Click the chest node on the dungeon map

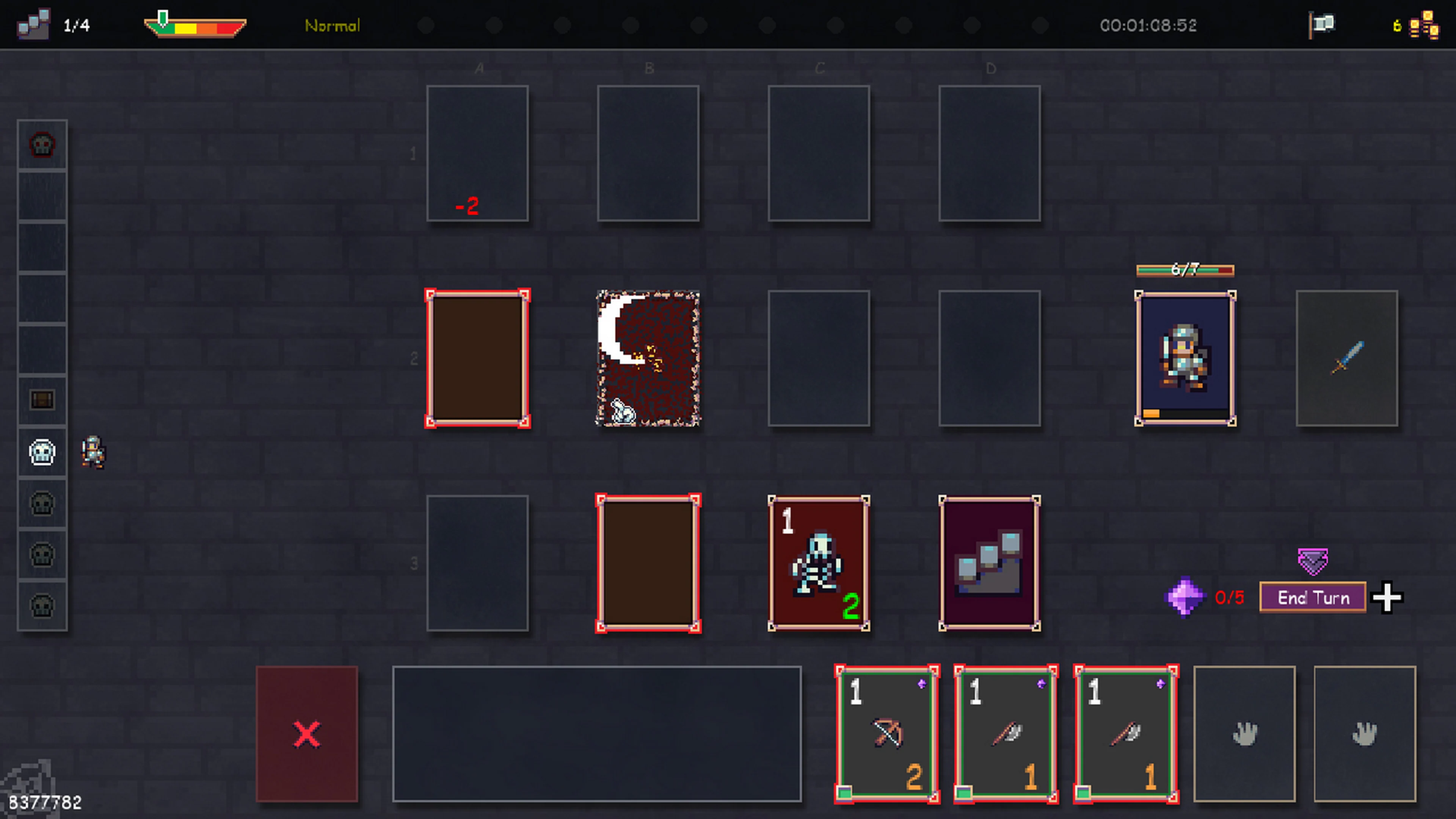point(42,400)
